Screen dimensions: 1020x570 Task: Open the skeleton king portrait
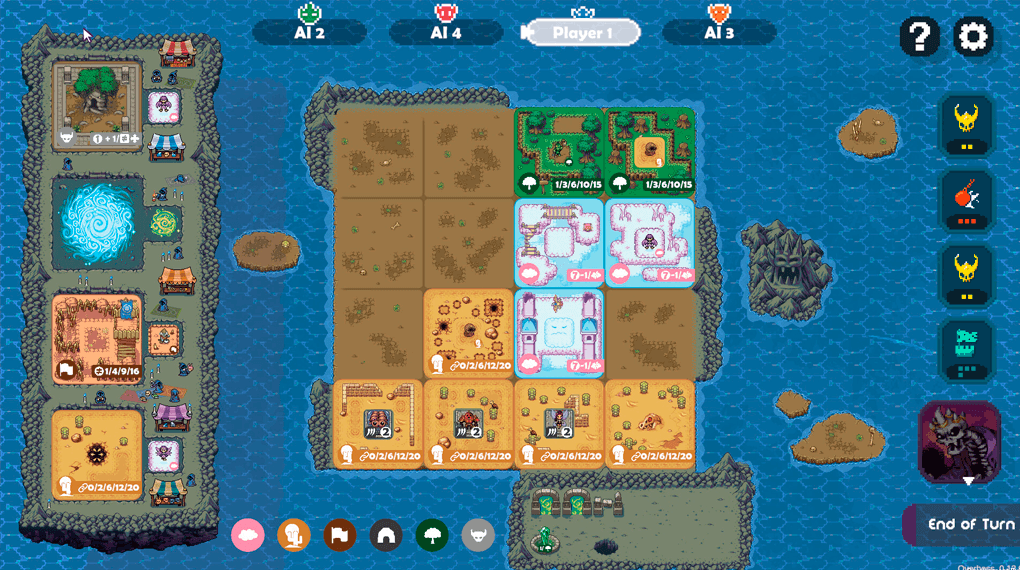[x=958, y=442]
